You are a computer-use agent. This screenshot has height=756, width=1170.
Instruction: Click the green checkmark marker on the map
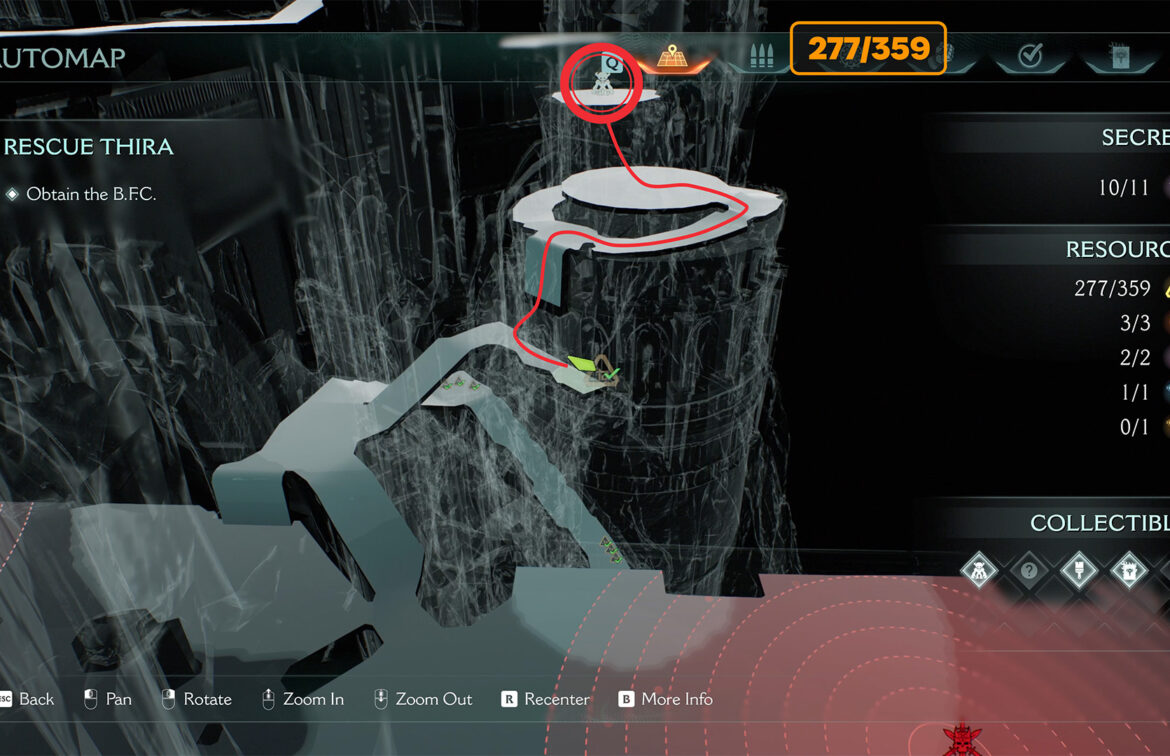(x=612, y=373)
